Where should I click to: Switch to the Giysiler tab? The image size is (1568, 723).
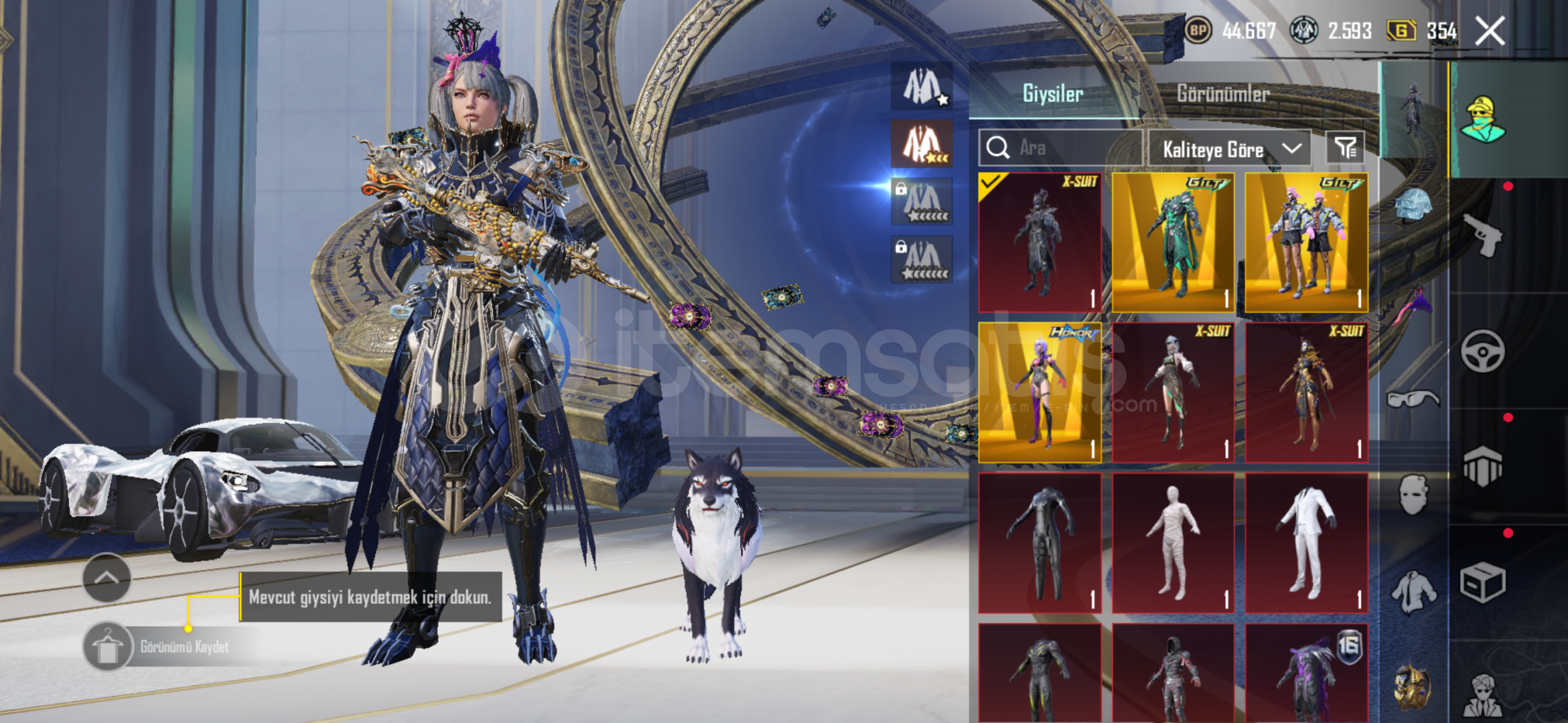(1052, 94)
